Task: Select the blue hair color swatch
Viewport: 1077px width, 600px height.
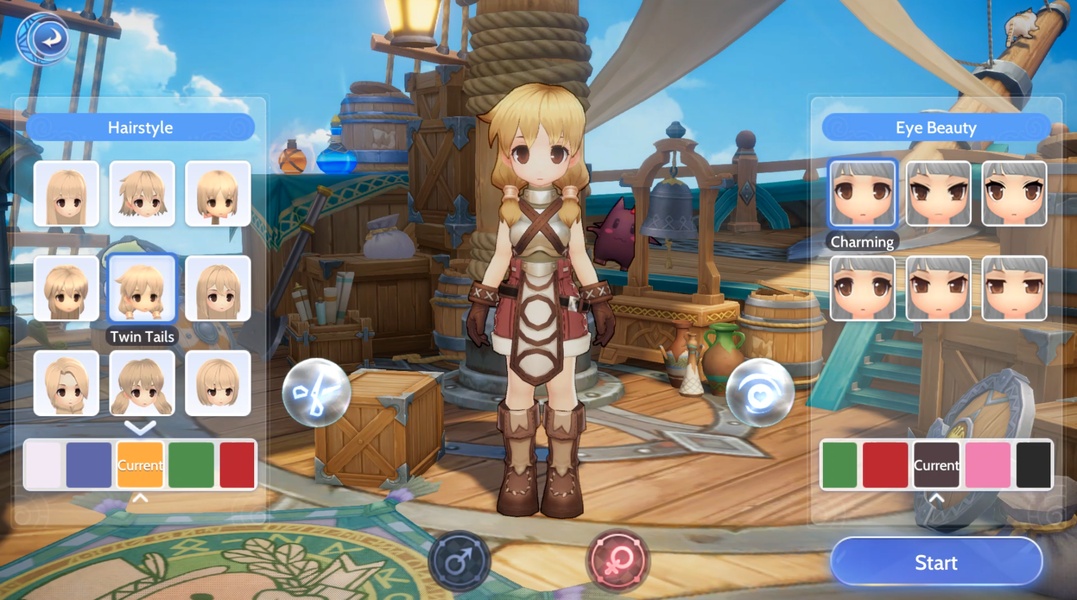Action: [x=89, y=465]
